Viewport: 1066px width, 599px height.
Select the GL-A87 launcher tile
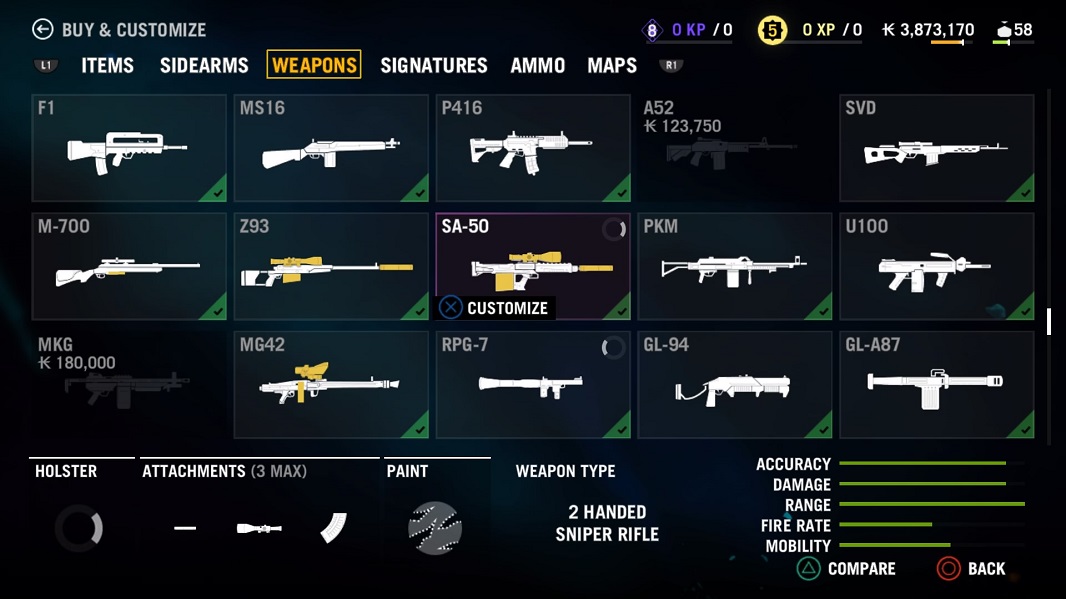click(x=937, y=384)
